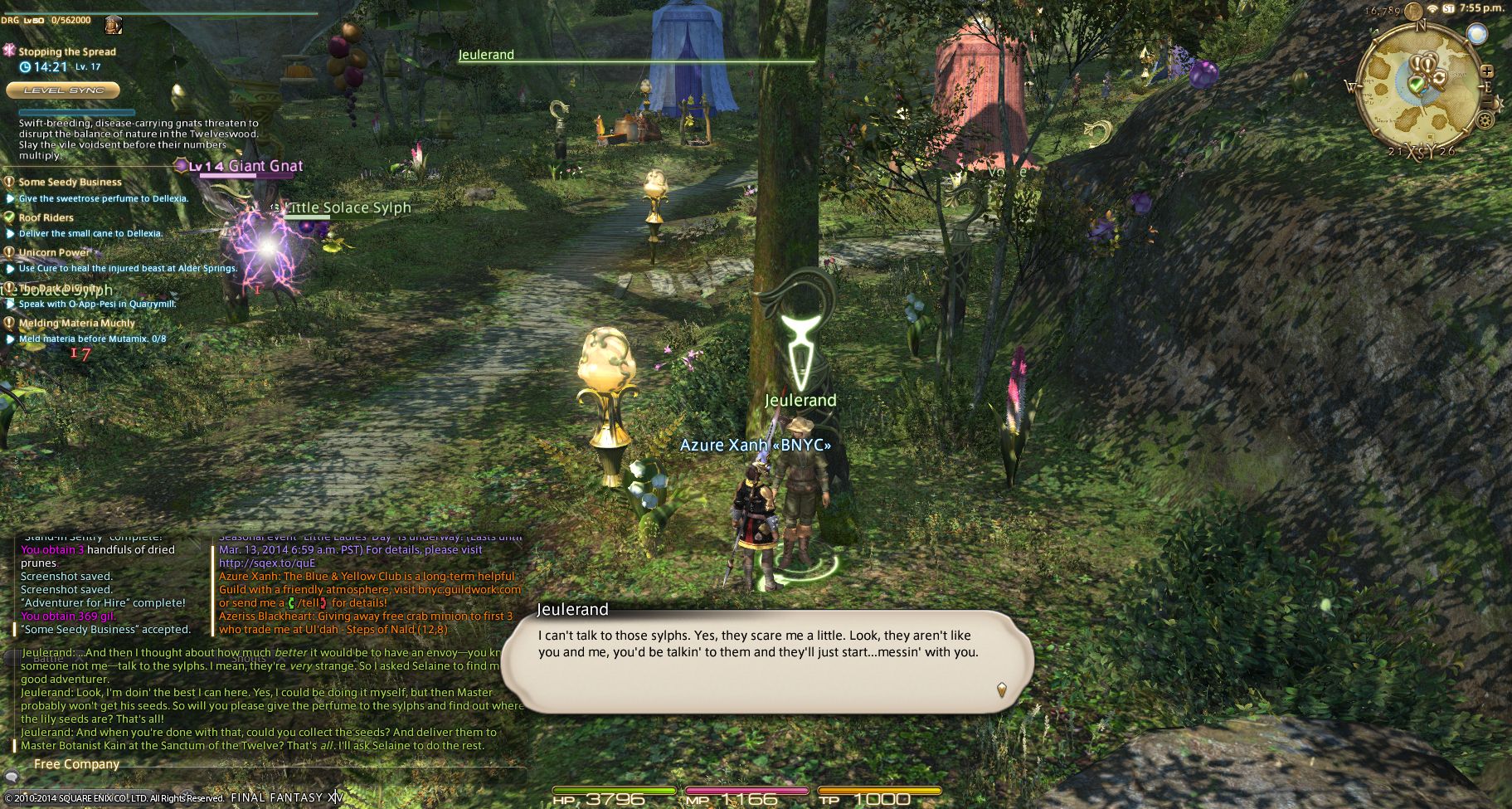
Task: Advance Jeulerand's dialogue with the arrow
Action: click(1002, 689)
